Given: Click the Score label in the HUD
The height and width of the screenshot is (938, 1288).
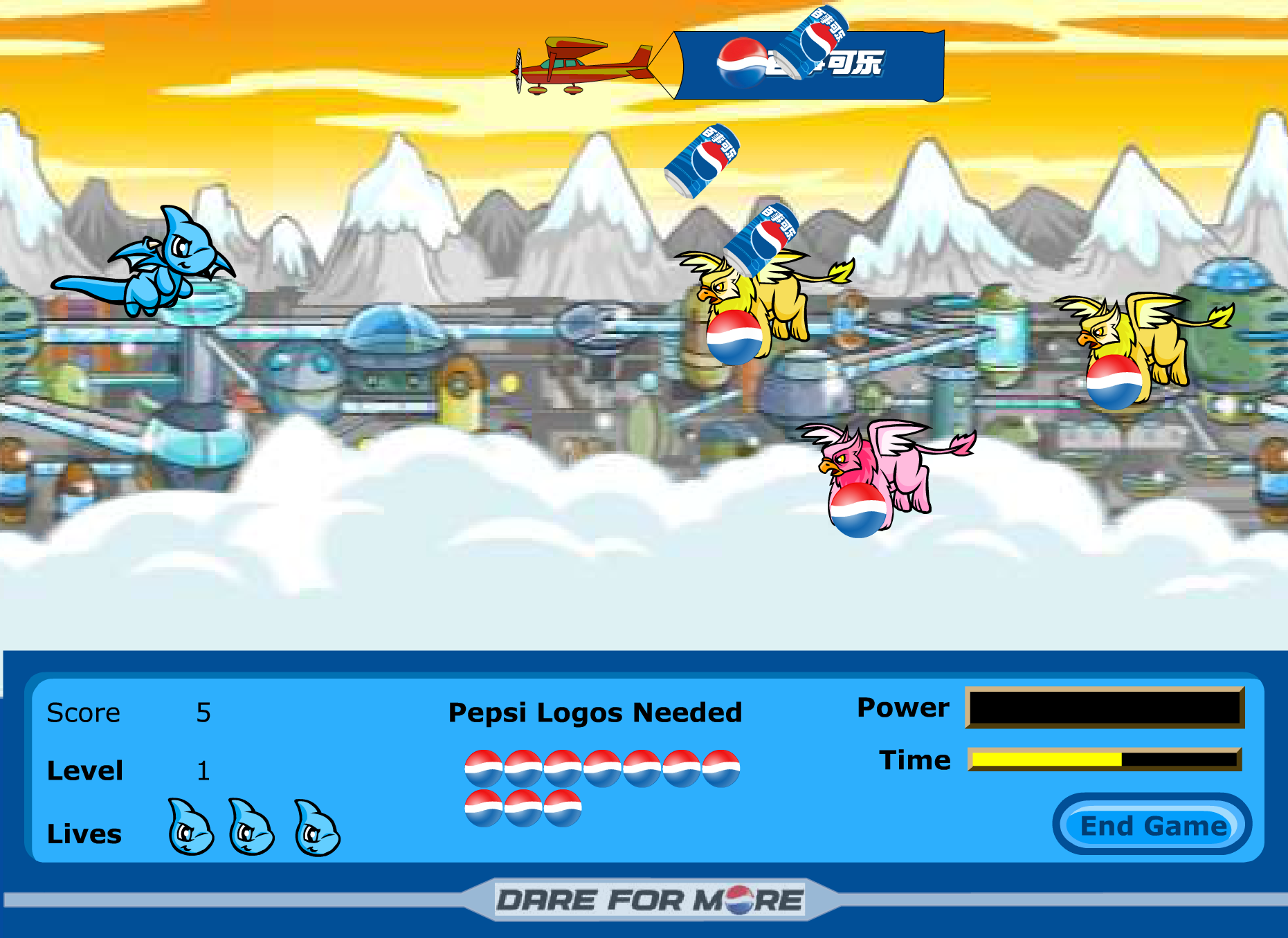Looking at the screenshot, I should coord(83,712).
